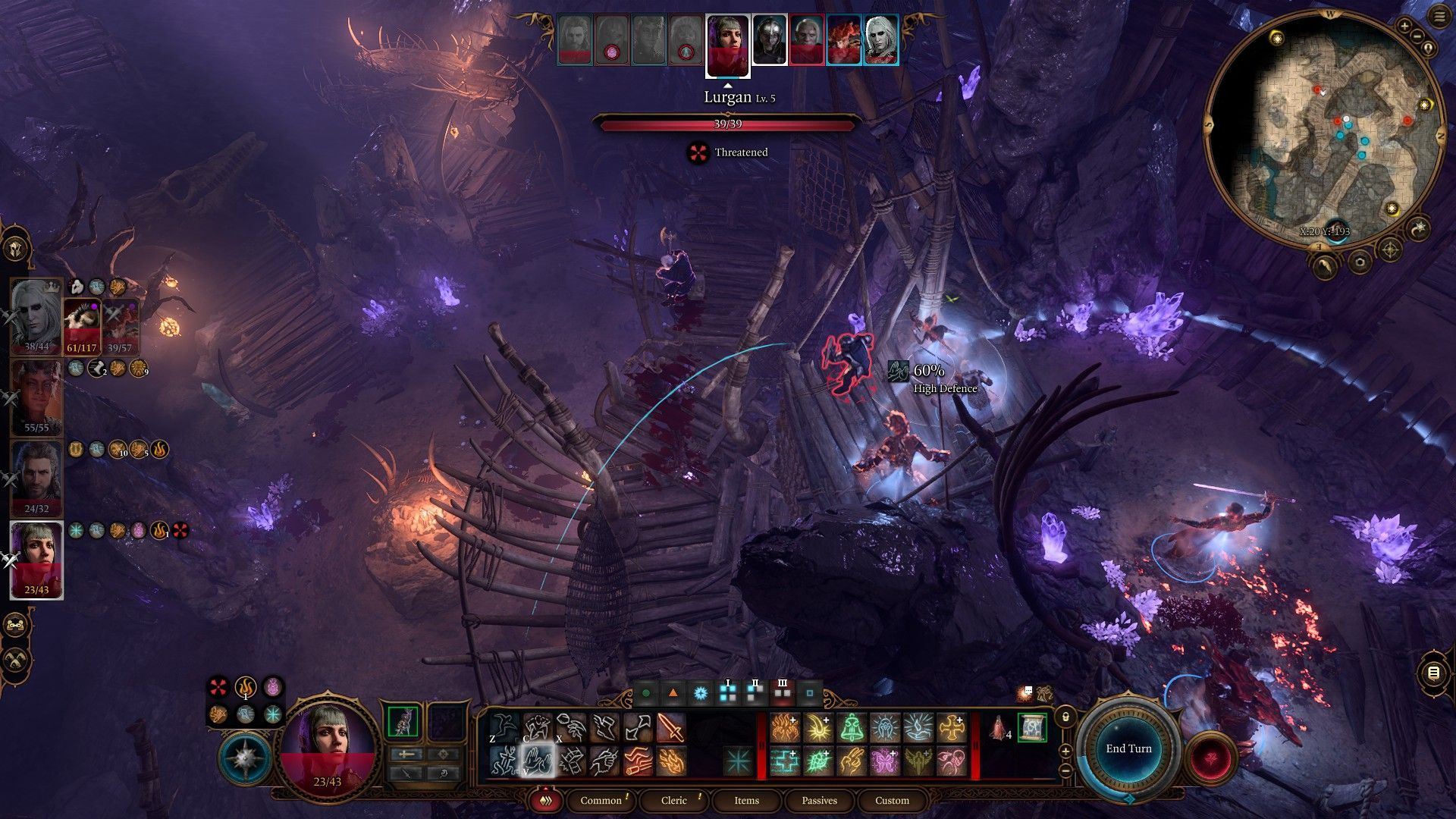Use the scroll item in hotbar
Image resolution: width=1456 pixels, height=819 pixels.
point(1031,728)
